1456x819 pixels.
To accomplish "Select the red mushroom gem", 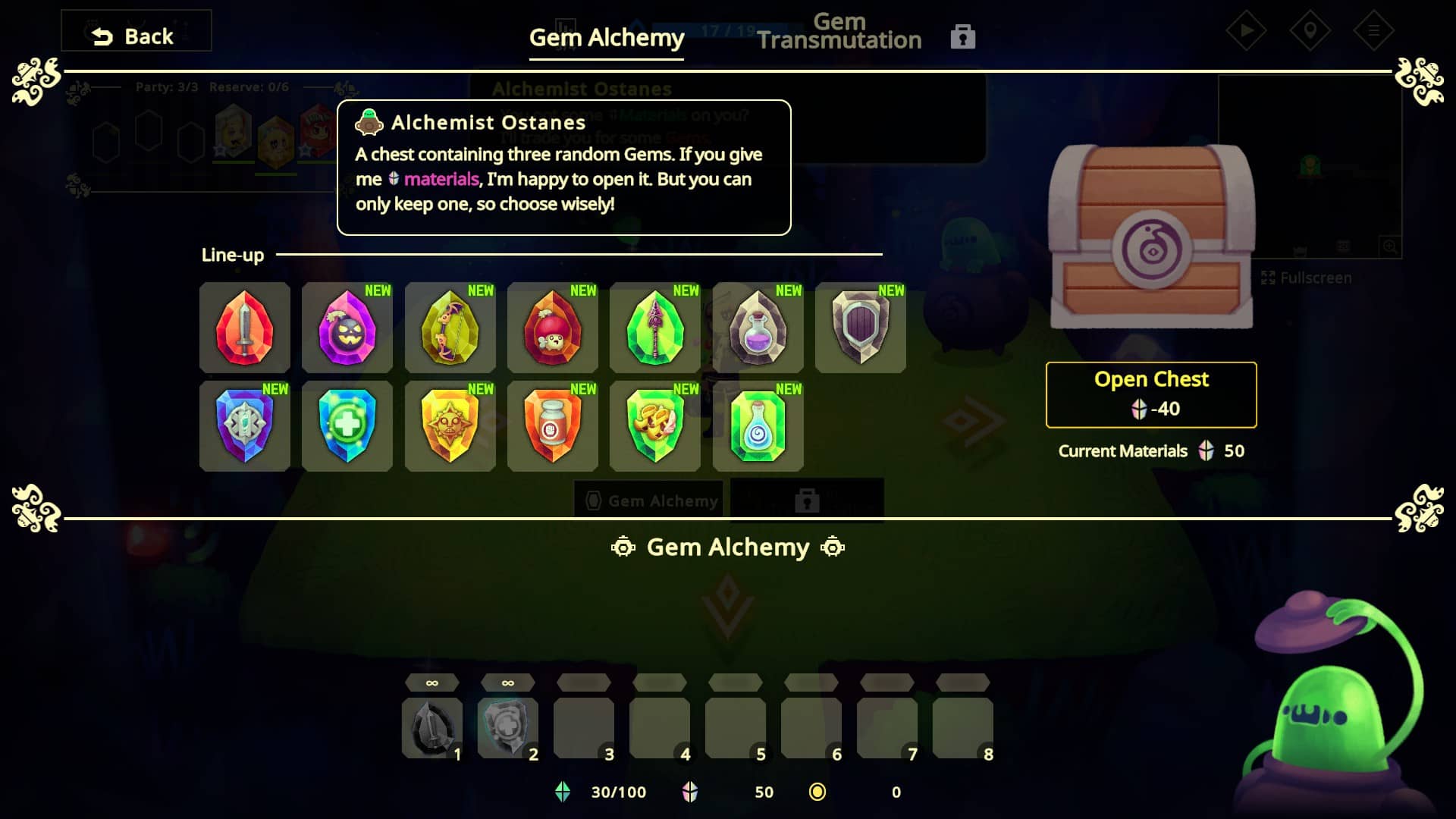I will [552, 328].
